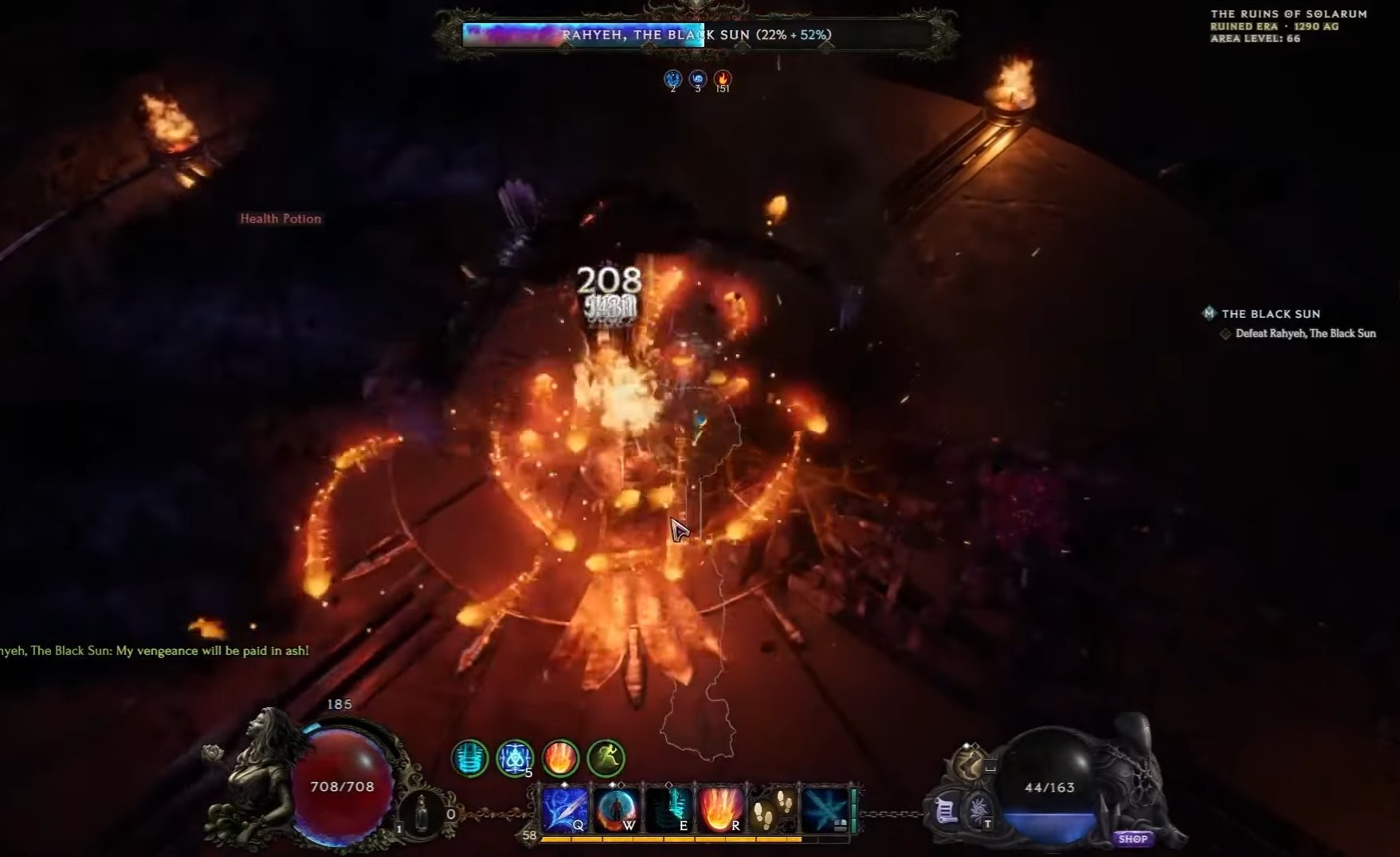Screen dimensions: 1400x857
Task: Cast the fireball skill on R
Action: [720, 809]
